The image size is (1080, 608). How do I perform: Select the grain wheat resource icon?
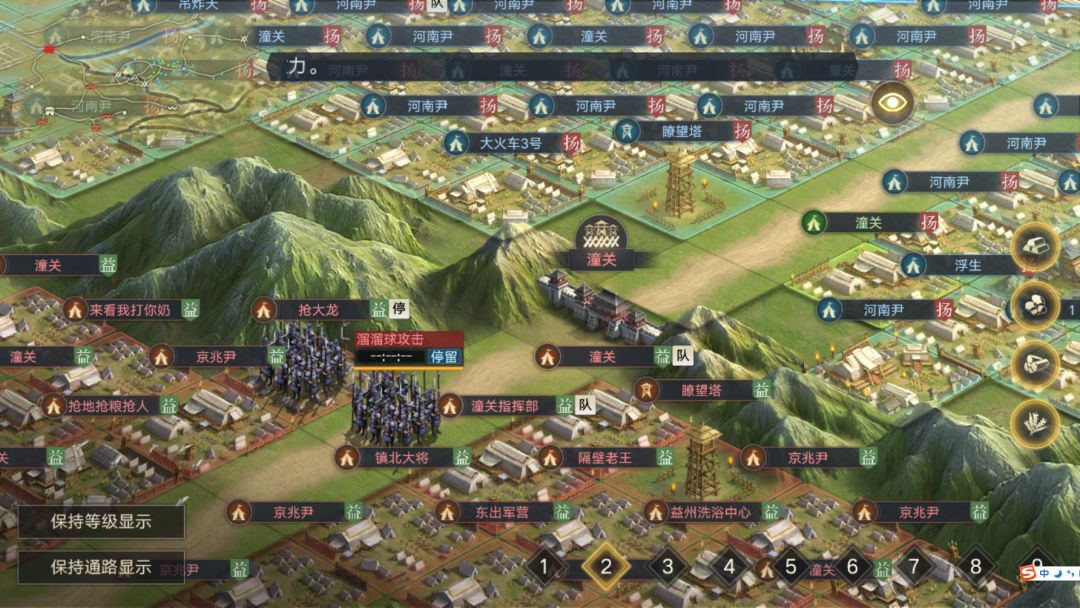point(1034,423)
